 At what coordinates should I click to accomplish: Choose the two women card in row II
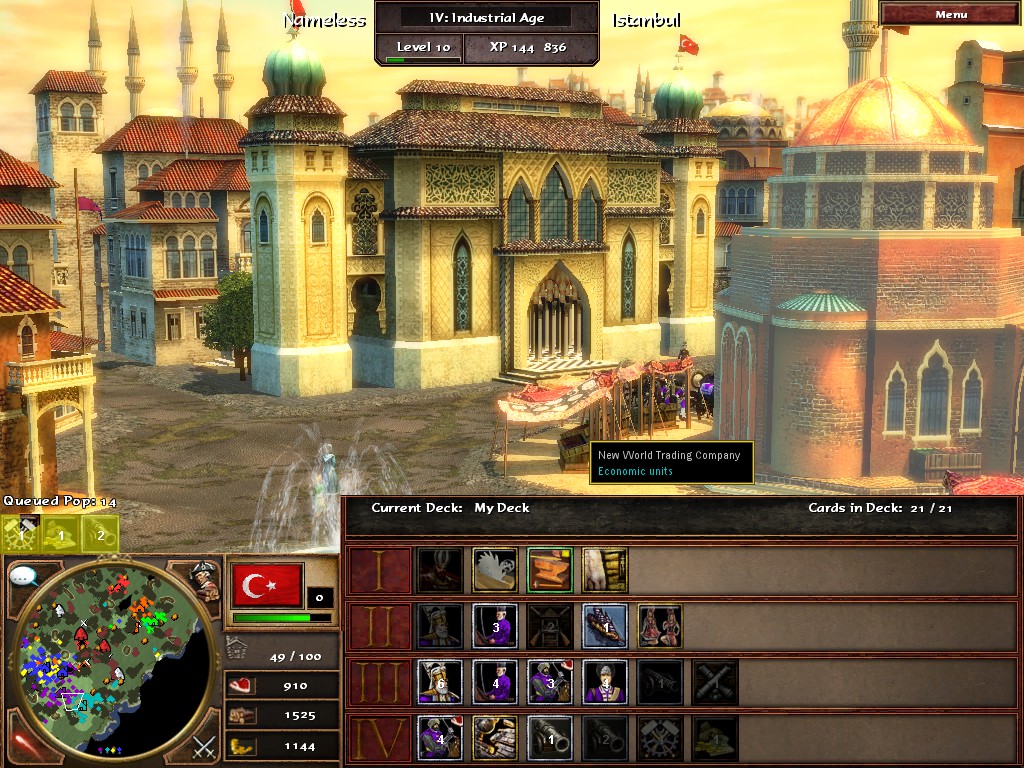pyautogui.click(x=660, y=626)
